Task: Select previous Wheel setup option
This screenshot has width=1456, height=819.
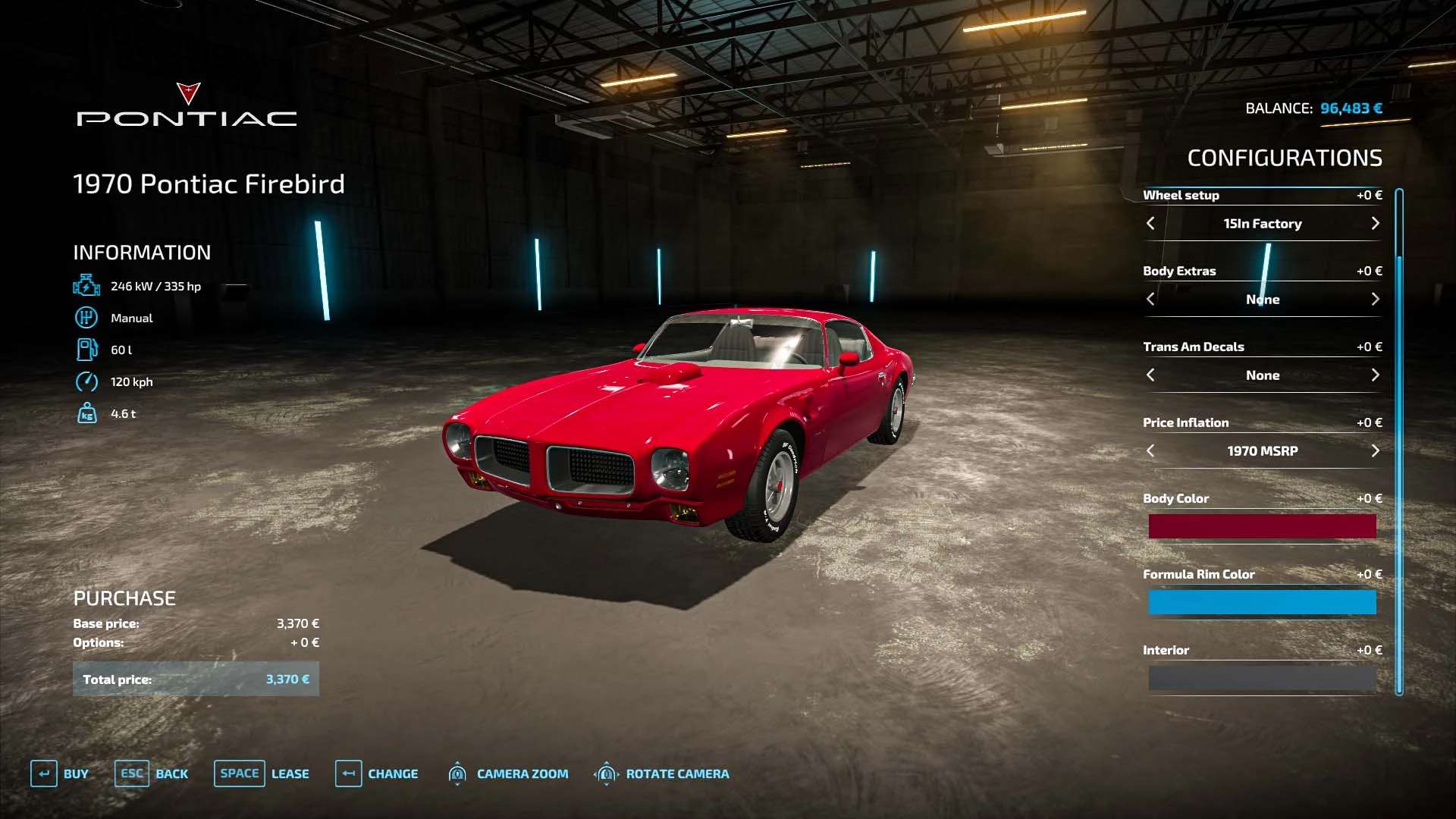Action: click(x=1150, y=224)
